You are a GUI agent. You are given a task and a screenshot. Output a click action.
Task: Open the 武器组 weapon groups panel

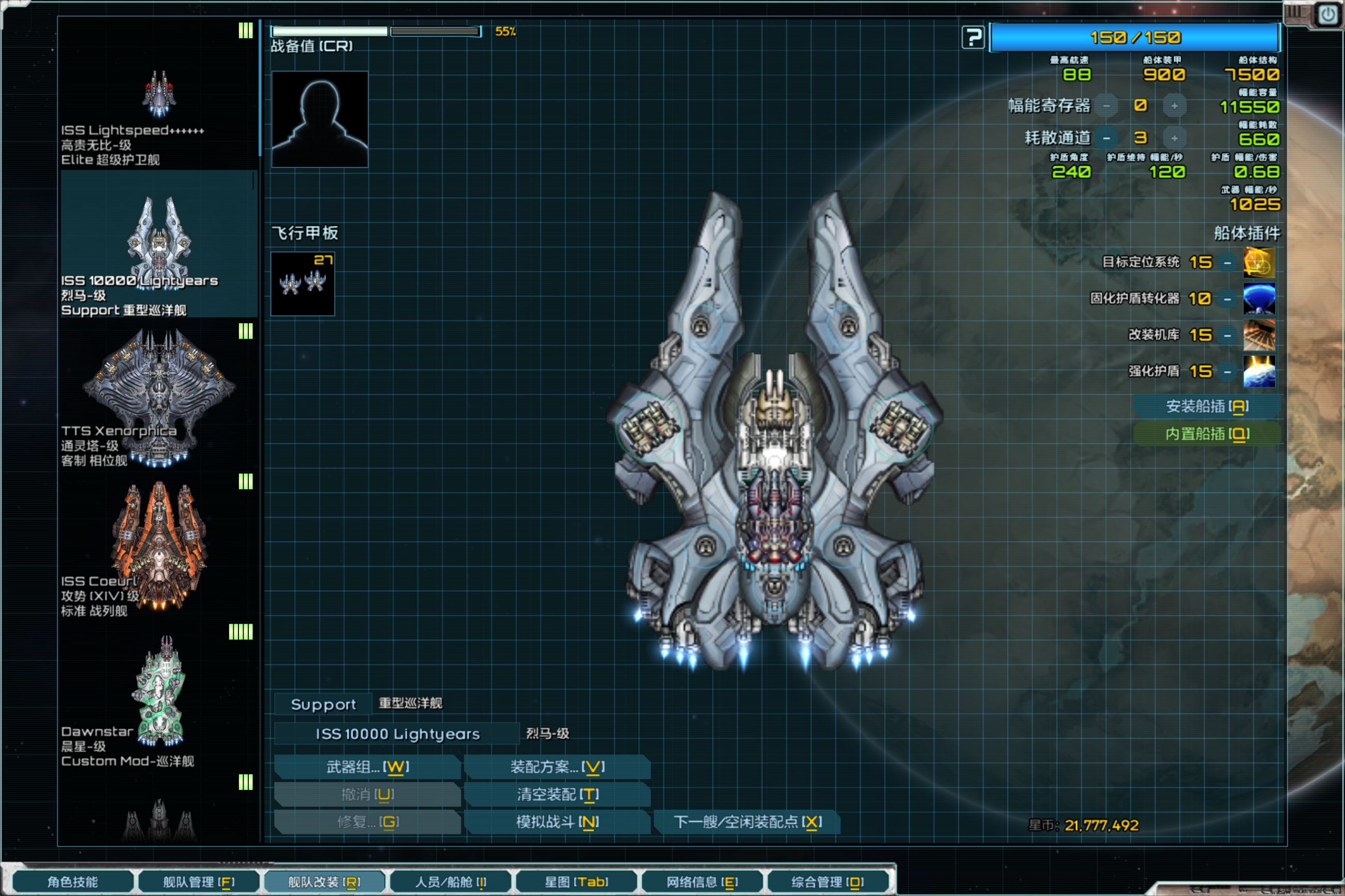click(x=367, y=767)
